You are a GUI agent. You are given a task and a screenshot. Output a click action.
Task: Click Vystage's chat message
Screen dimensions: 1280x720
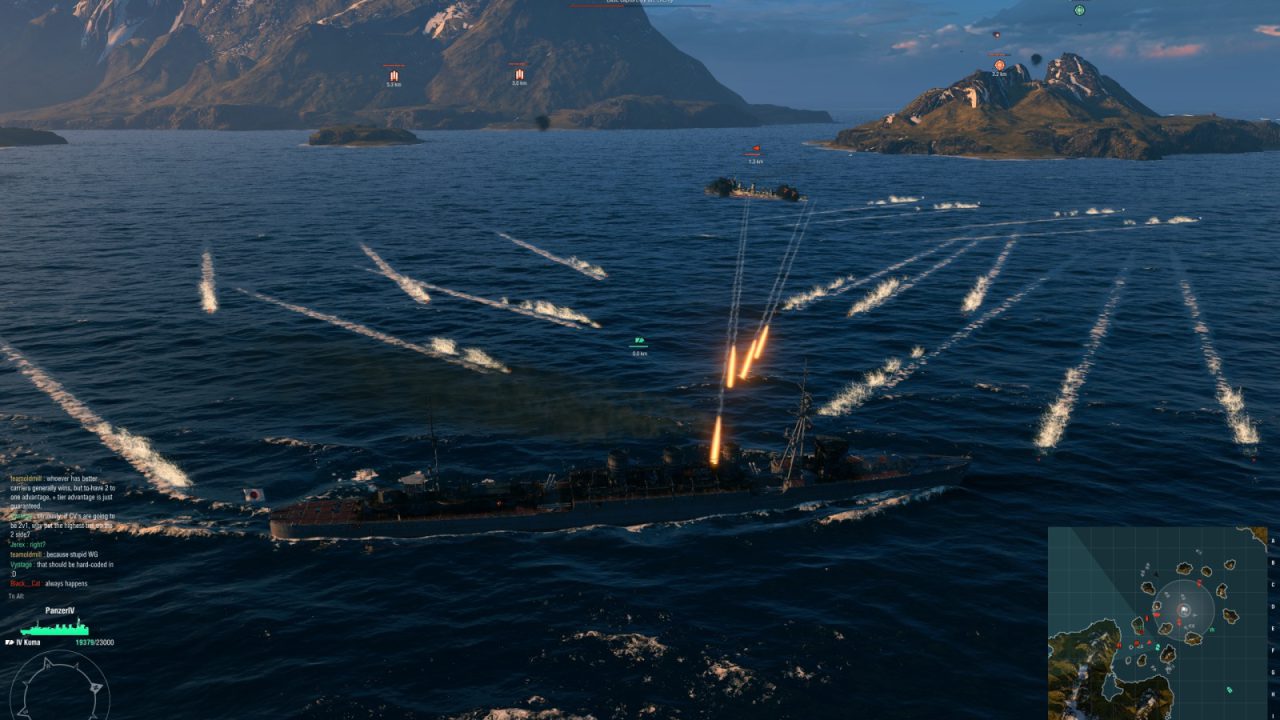[62, 568]
